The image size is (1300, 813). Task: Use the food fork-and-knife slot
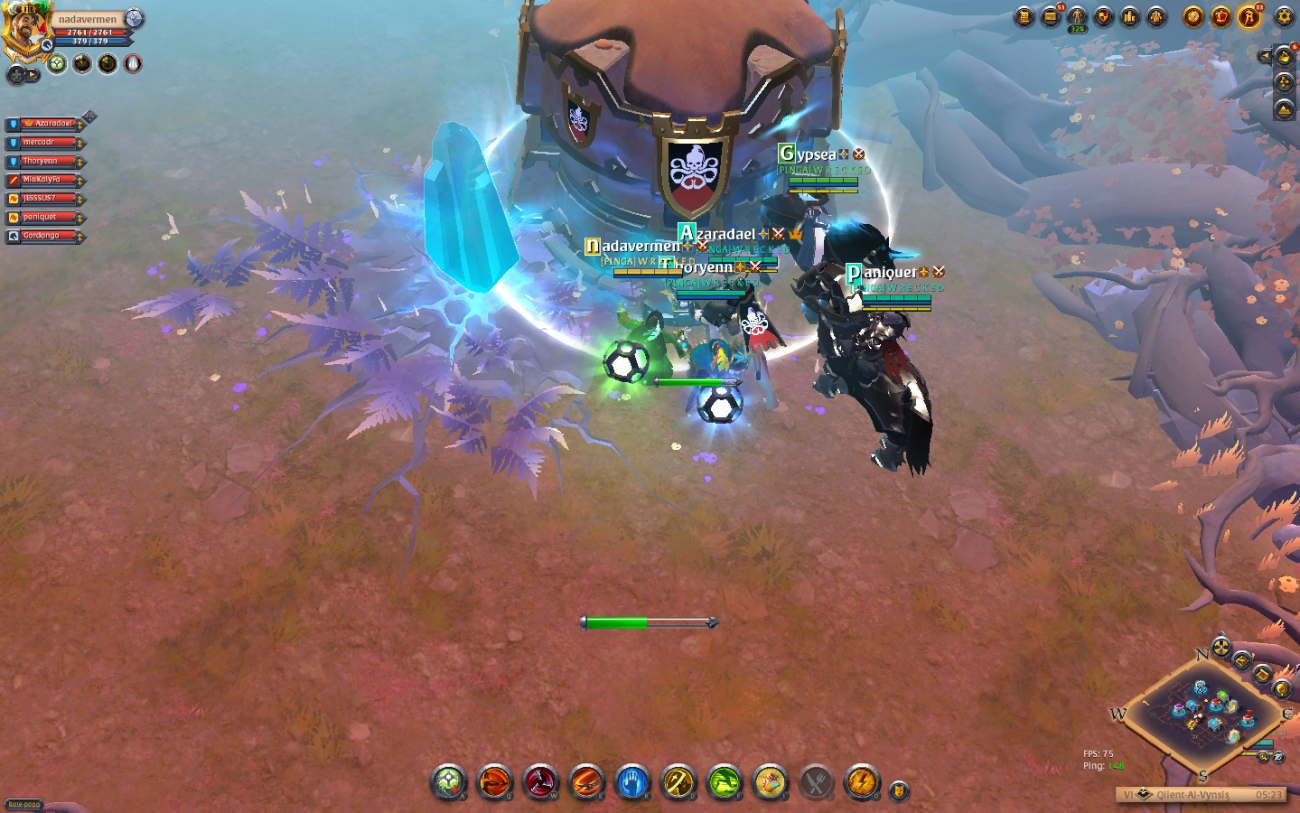click(816, 781)
